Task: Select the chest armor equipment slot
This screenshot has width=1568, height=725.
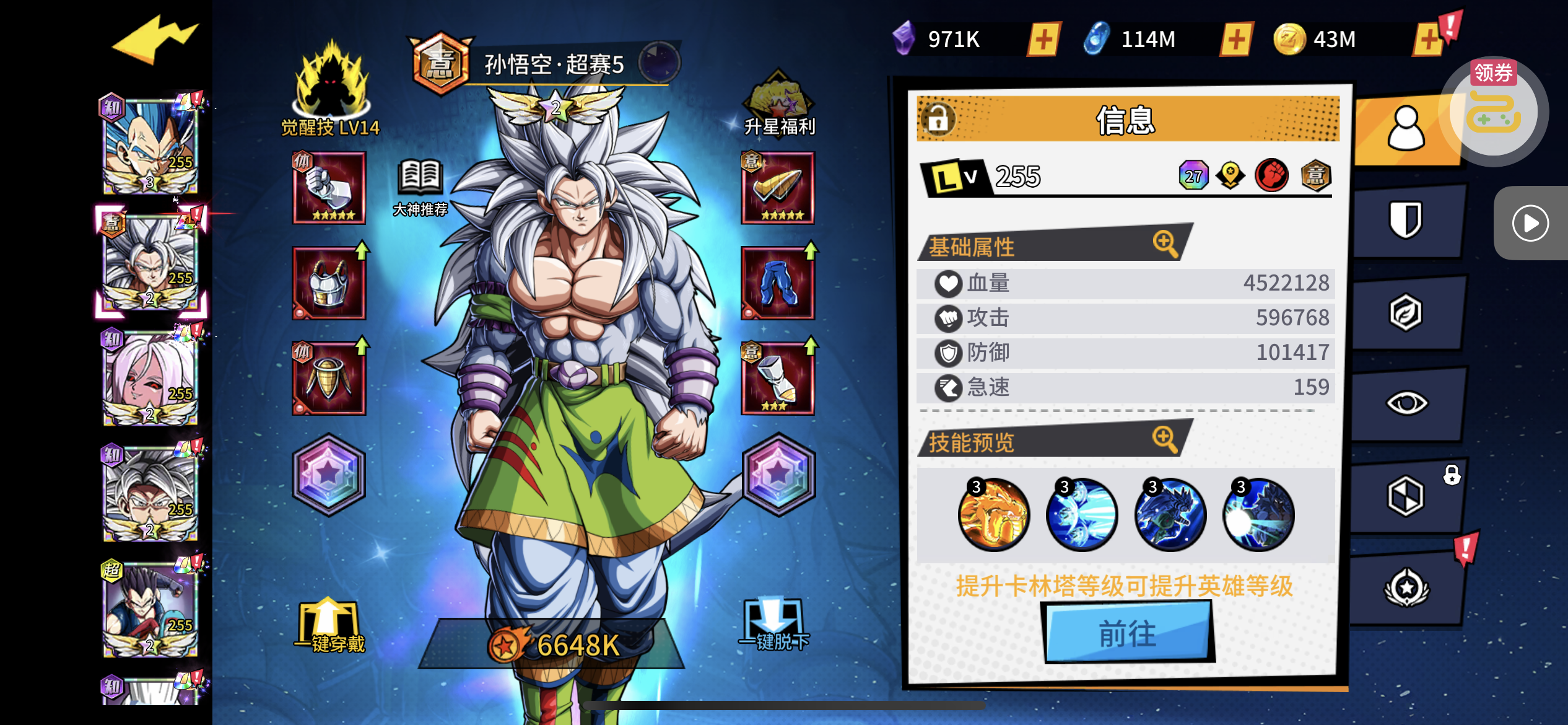Action: pyautogui.click(x=329, y=284)
